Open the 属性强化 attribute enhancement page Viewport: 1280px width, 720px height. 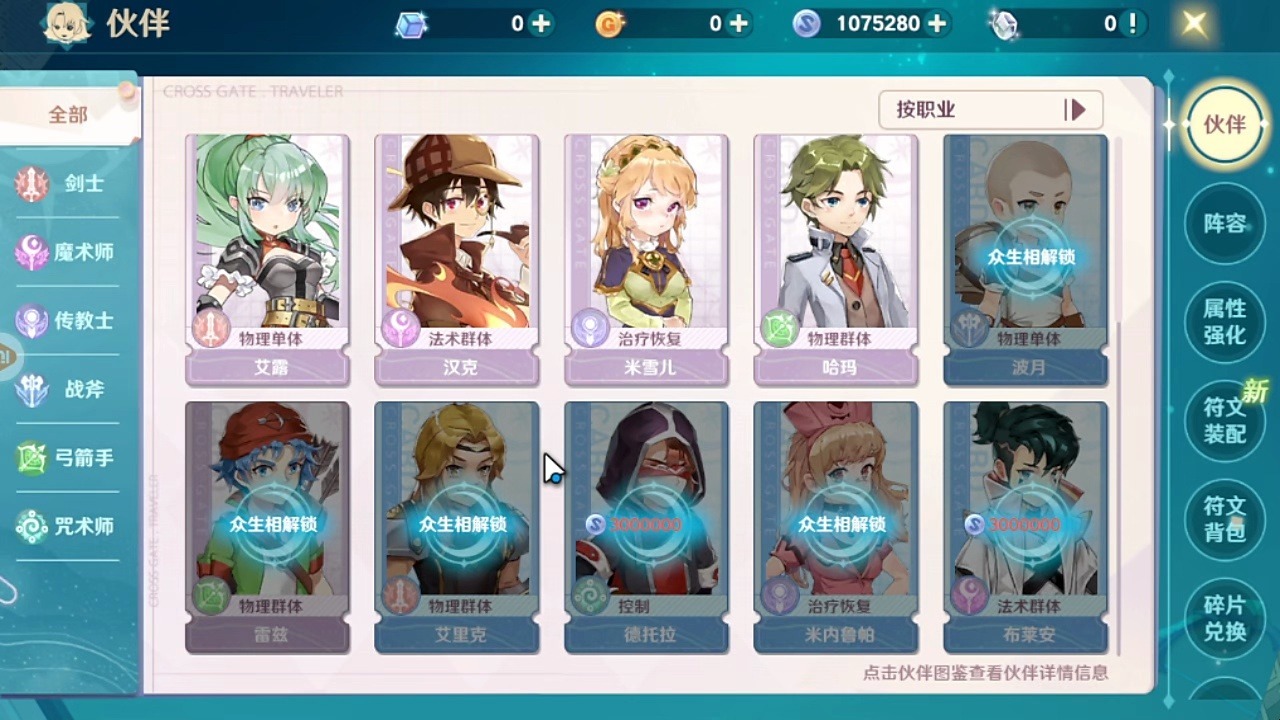[1224, 322]
